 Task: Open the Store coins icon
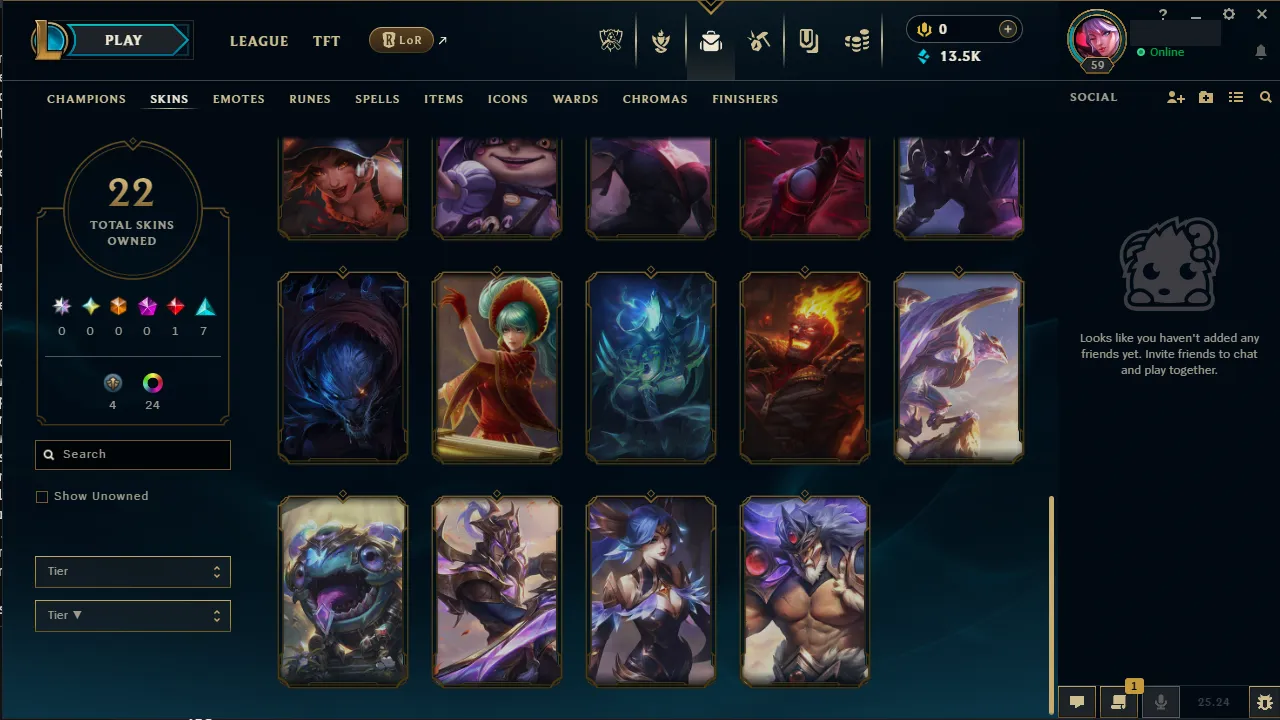pos(856,41)
